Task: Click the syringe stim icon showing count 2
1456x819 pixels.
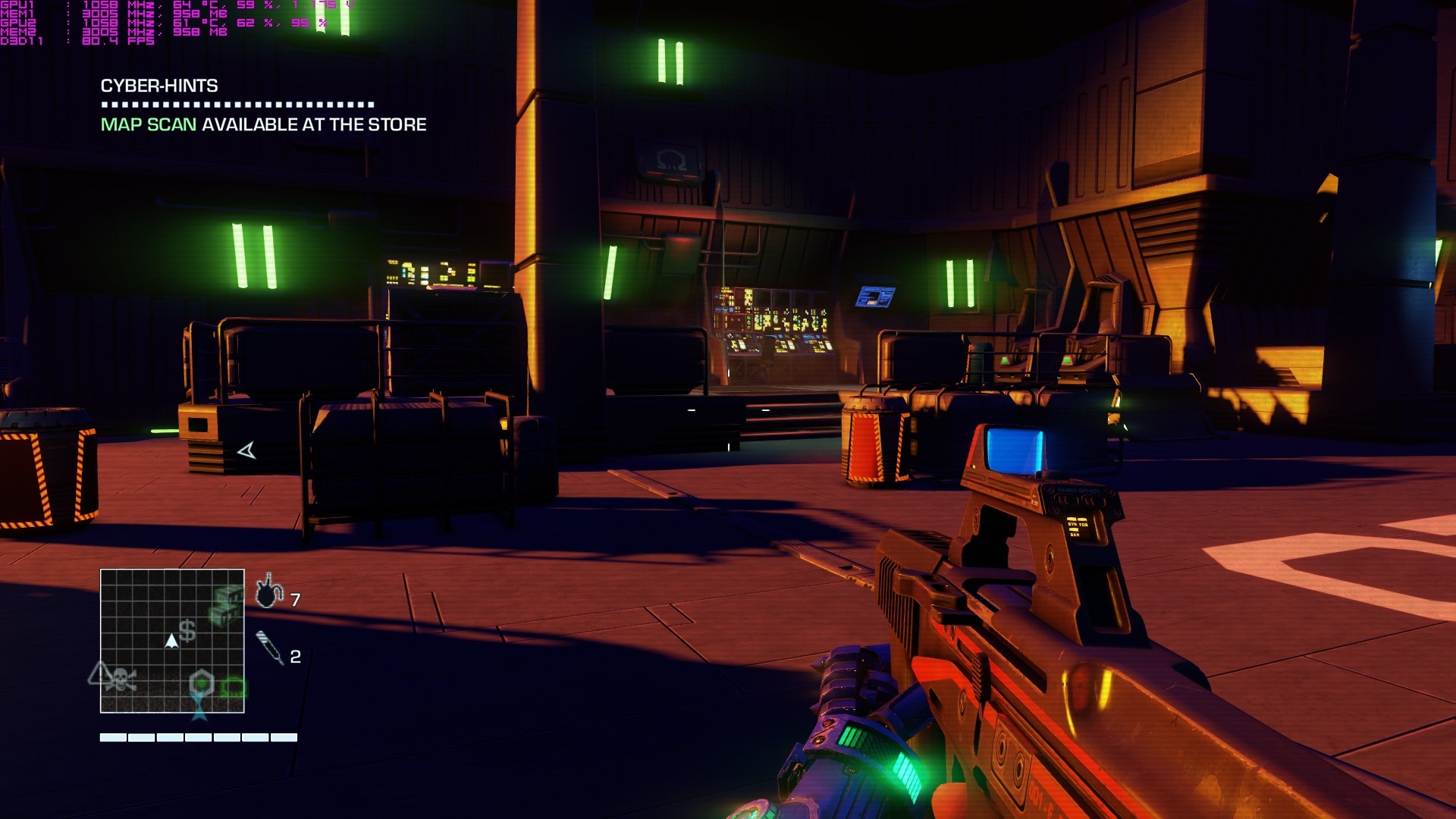Action: pos(269,646)
